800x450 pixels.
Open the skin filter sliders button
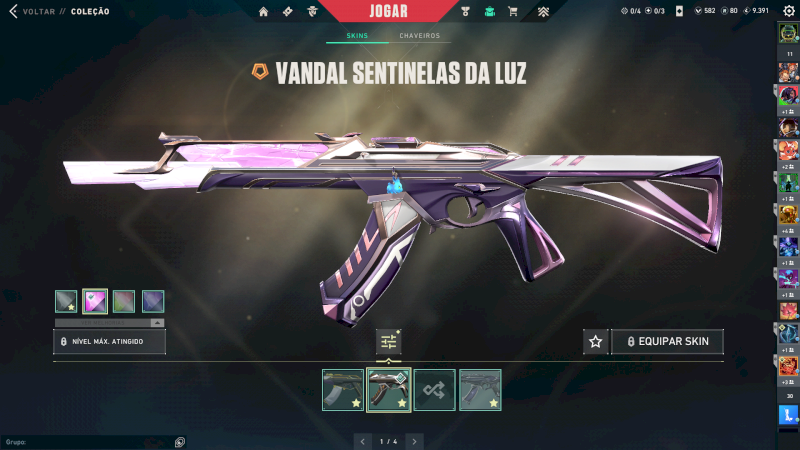[389, 342]
